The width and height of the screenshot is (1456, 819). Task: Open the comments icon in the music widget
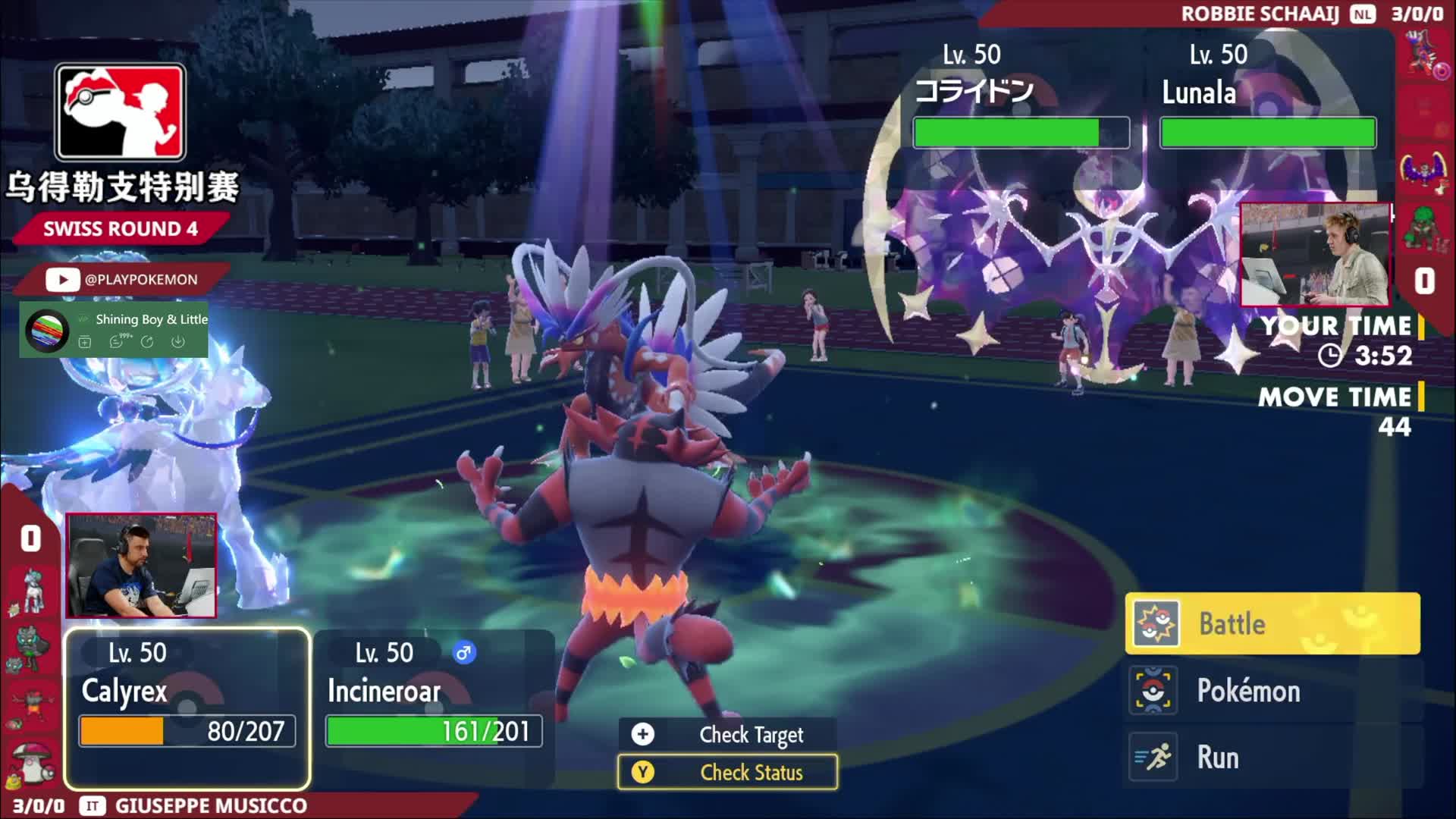pos(117,342)
